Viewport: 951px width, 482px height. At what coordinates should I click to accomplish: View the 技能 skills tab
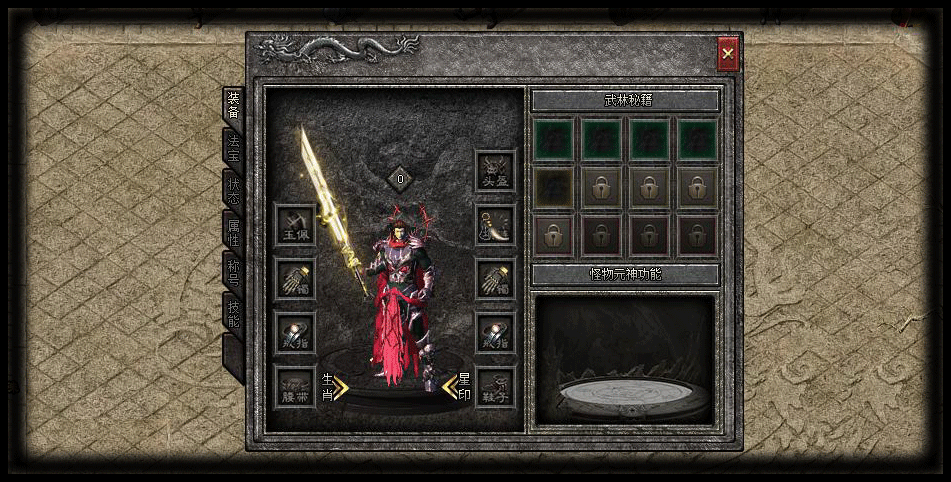pos(233,314)
